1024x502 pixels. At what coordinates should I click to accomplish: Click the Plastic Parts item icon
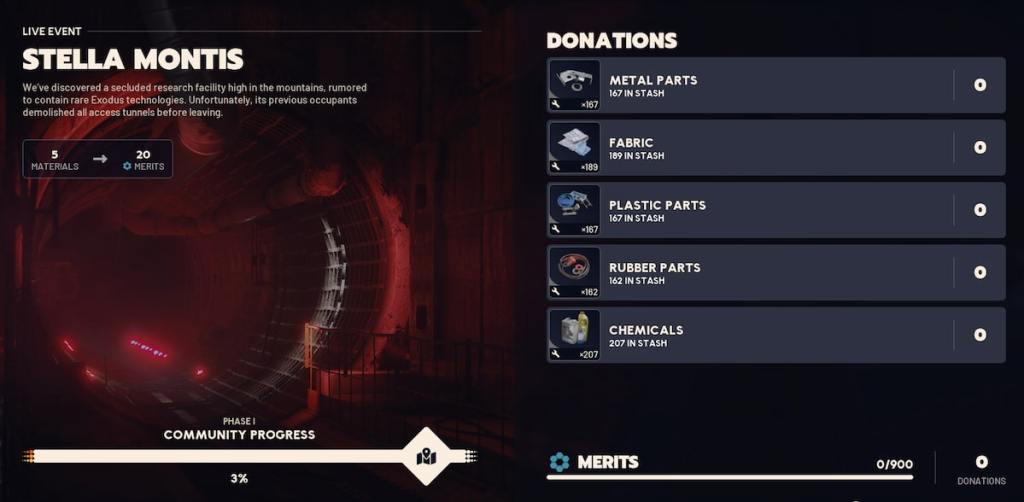pyautogui.click(x=574, y=210)
